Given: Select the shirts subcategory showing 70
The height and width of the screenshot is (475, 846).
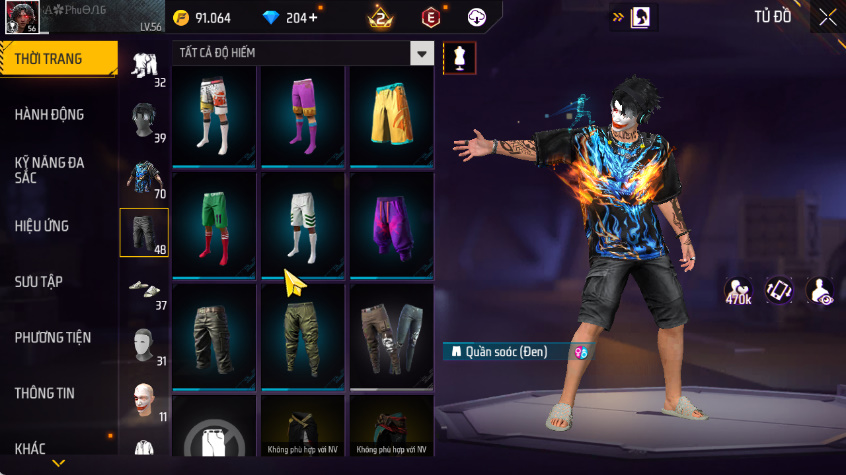Looking at the screenshot, I should (145, 177).
